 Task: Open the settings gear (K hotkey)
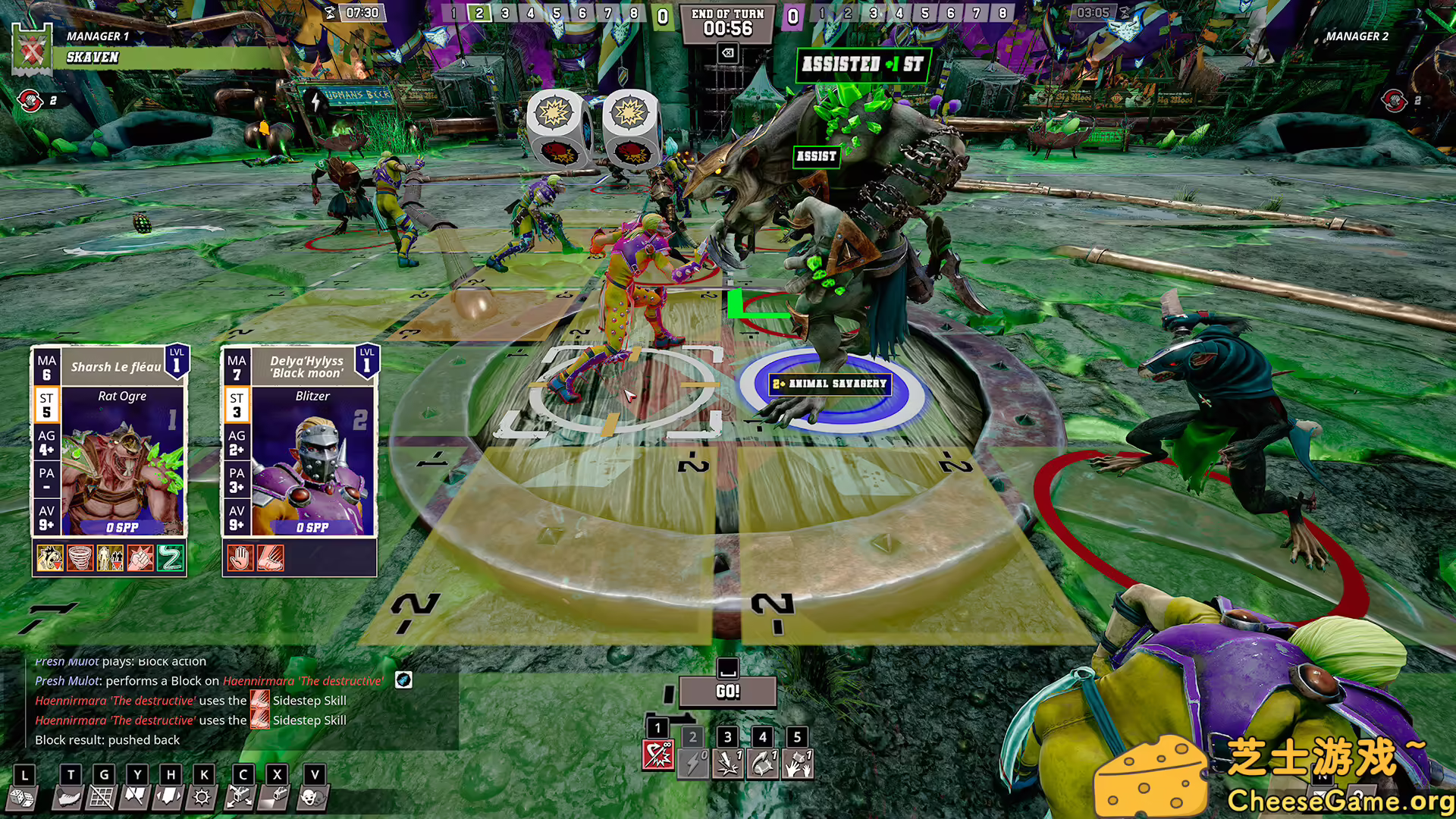pos(203,796)
